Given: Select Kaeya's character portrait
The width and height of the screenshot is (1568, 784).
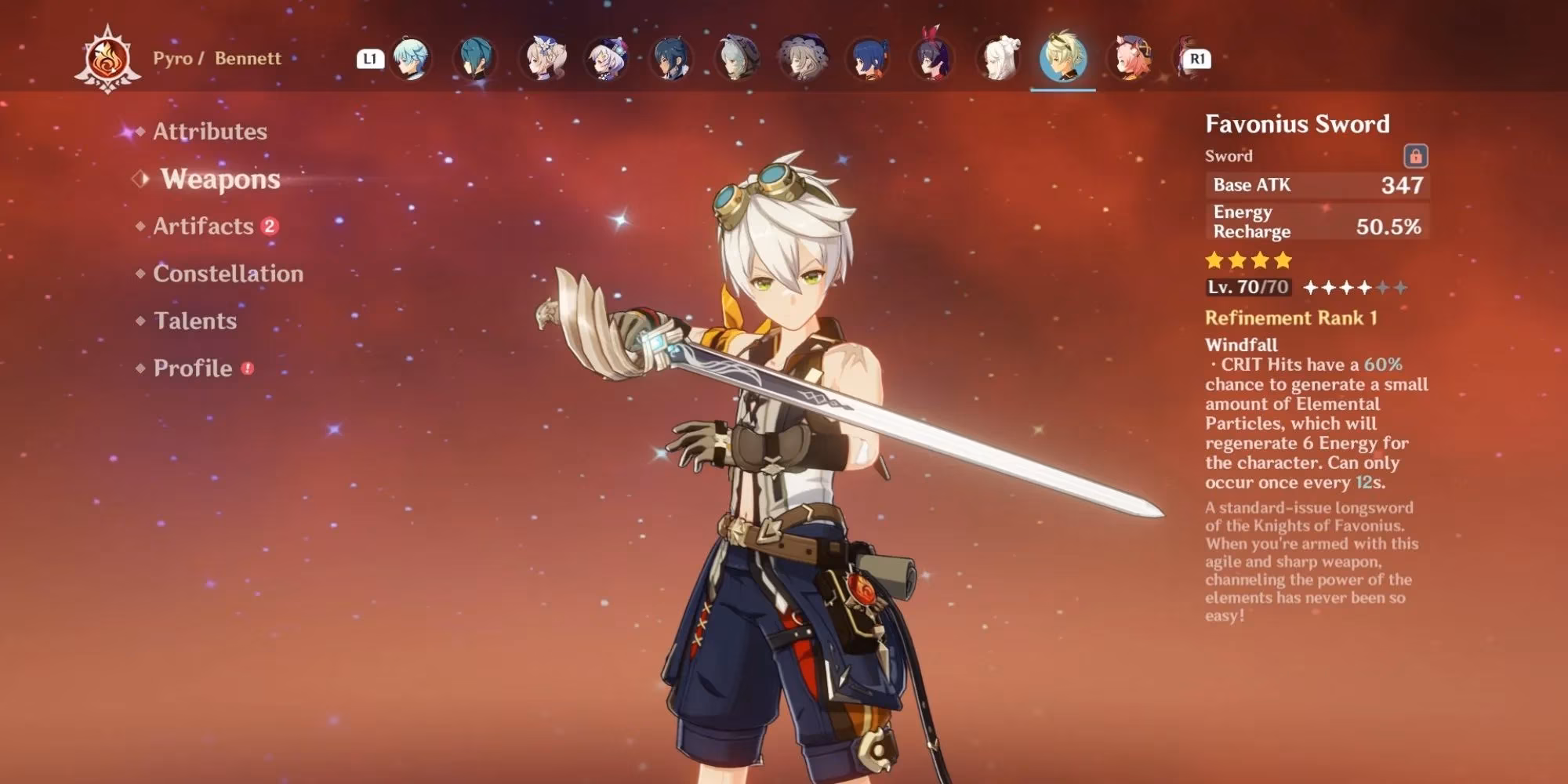Looking at the screenshot, I should point(672,59).
